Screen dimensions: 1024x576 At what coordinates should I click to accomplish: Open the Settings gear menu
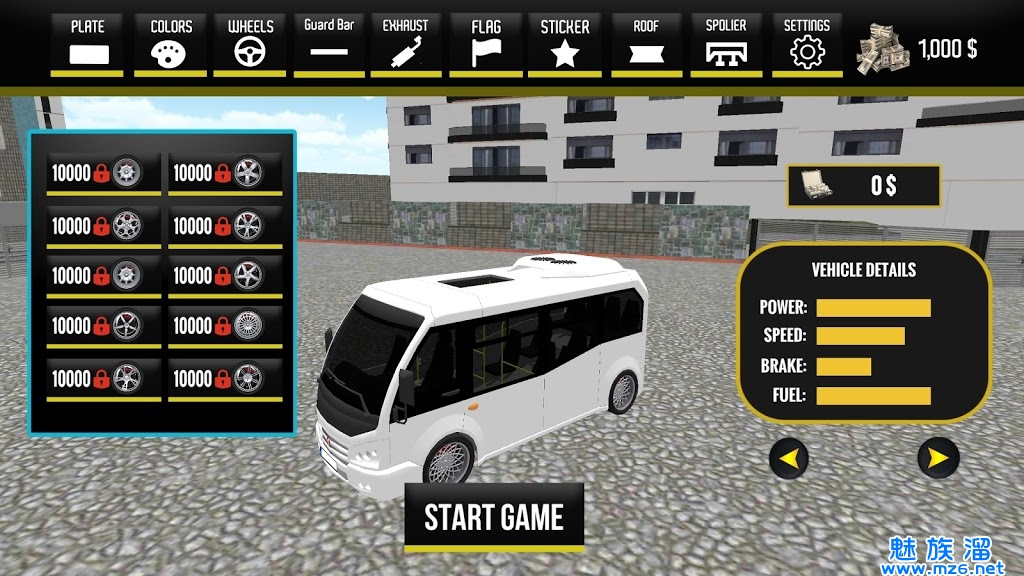point(806,44)
